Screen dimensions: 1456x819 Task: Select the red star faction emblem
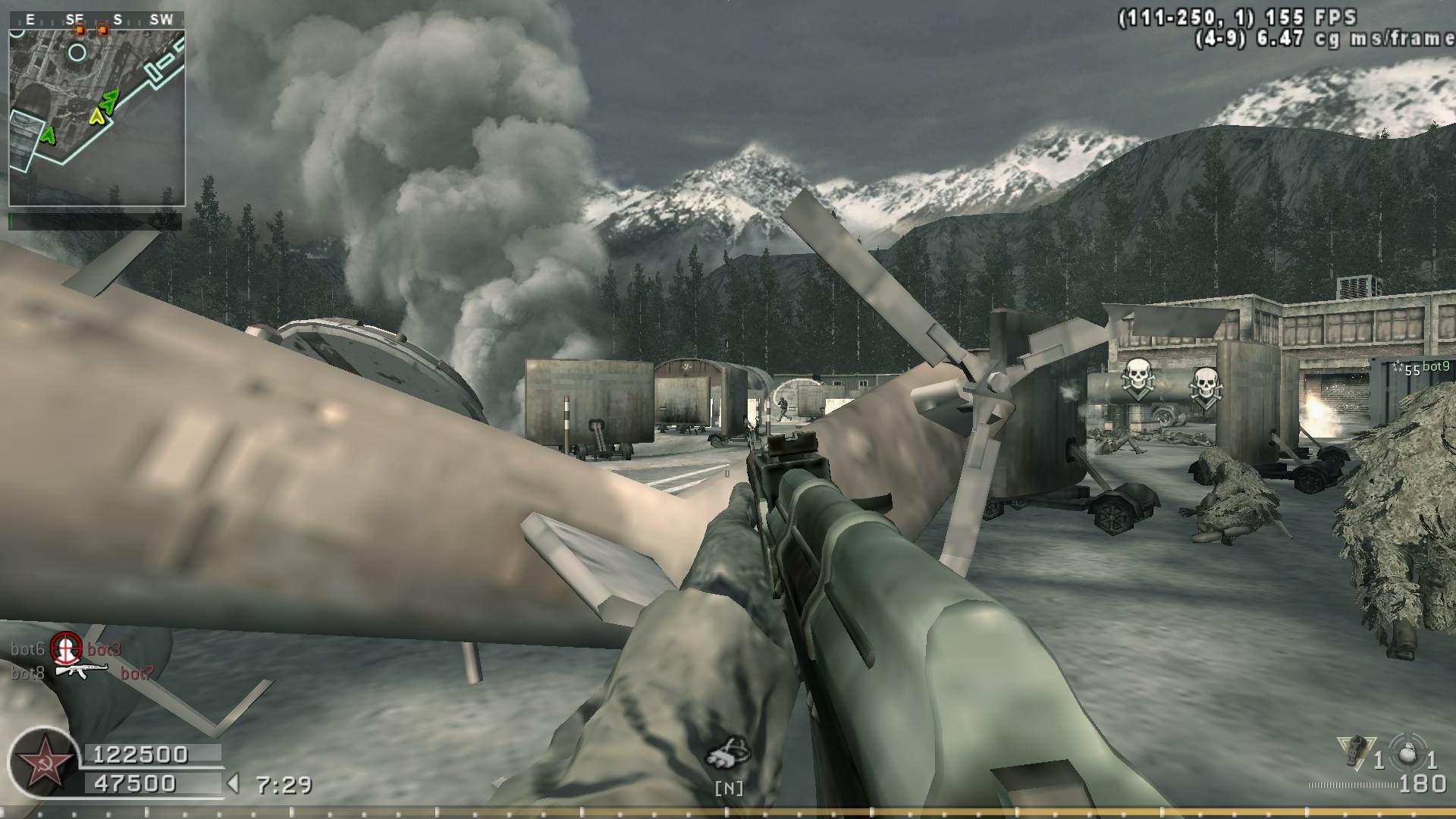pos(40,761)
